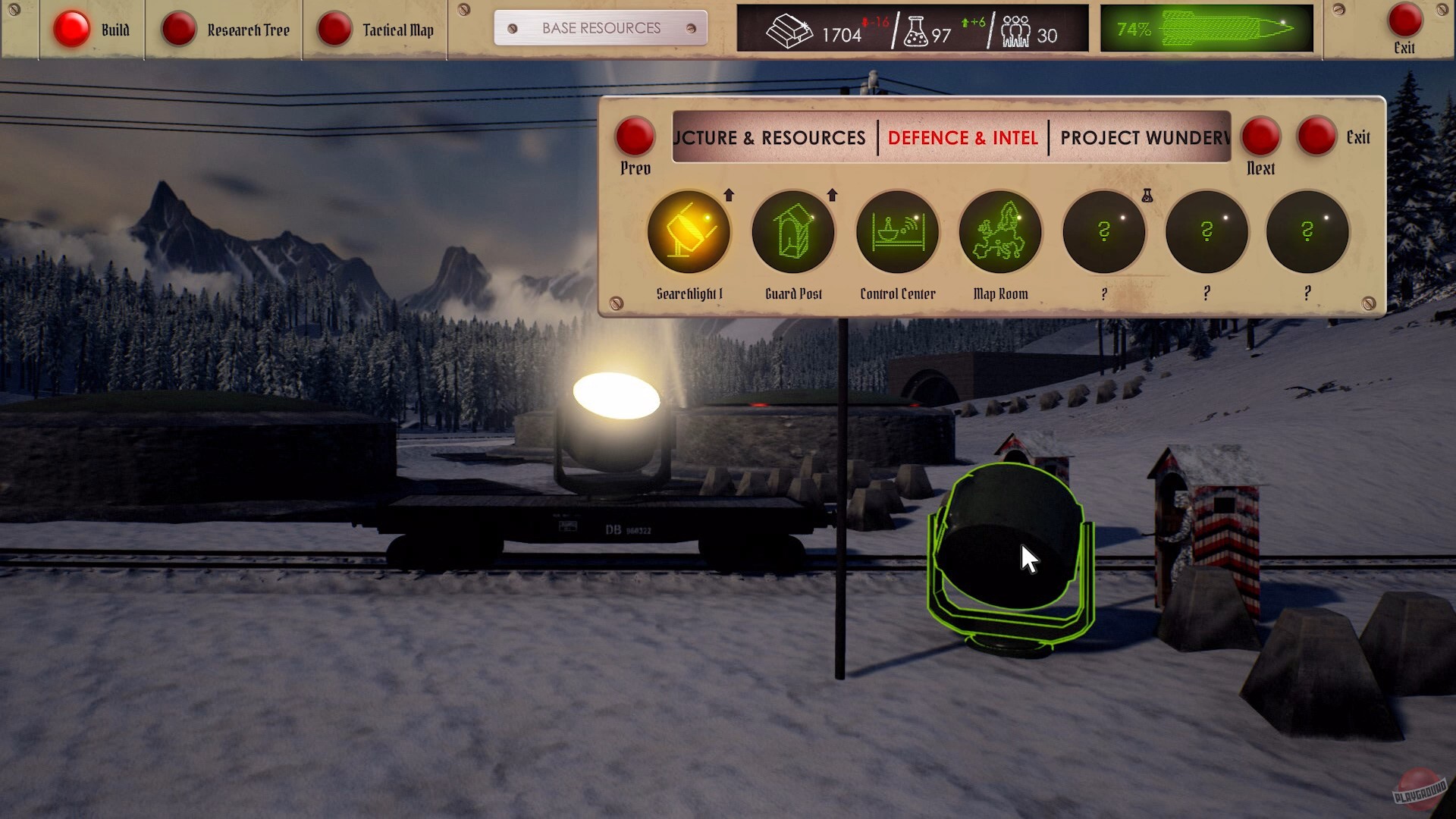Open the Project Wunderwaffe tab

click(1145, 138)
